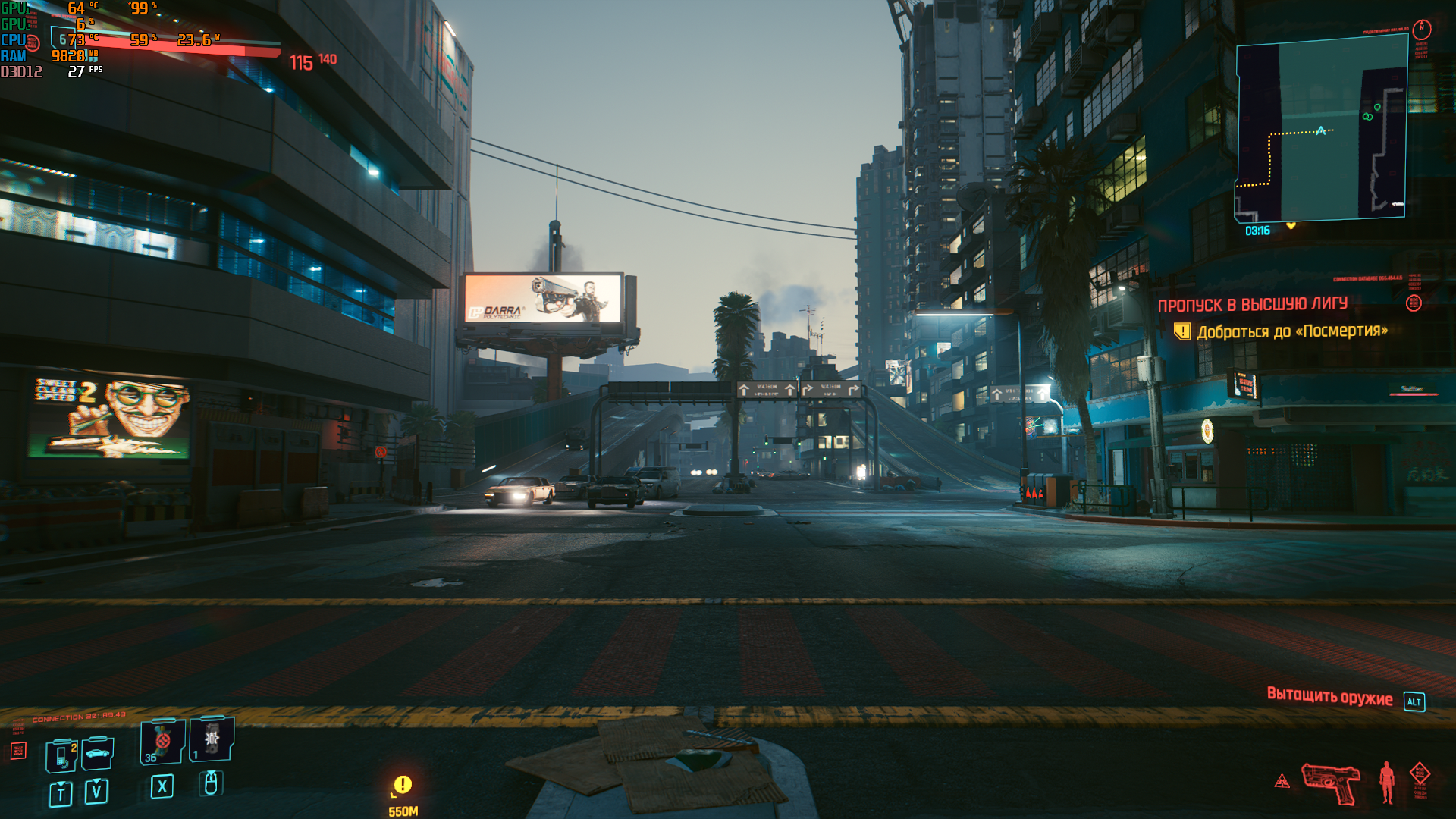The width and height of the screenshot is (1456, 819).
Task: Select the grenade gadget slot
Action: tap(212, 739)
